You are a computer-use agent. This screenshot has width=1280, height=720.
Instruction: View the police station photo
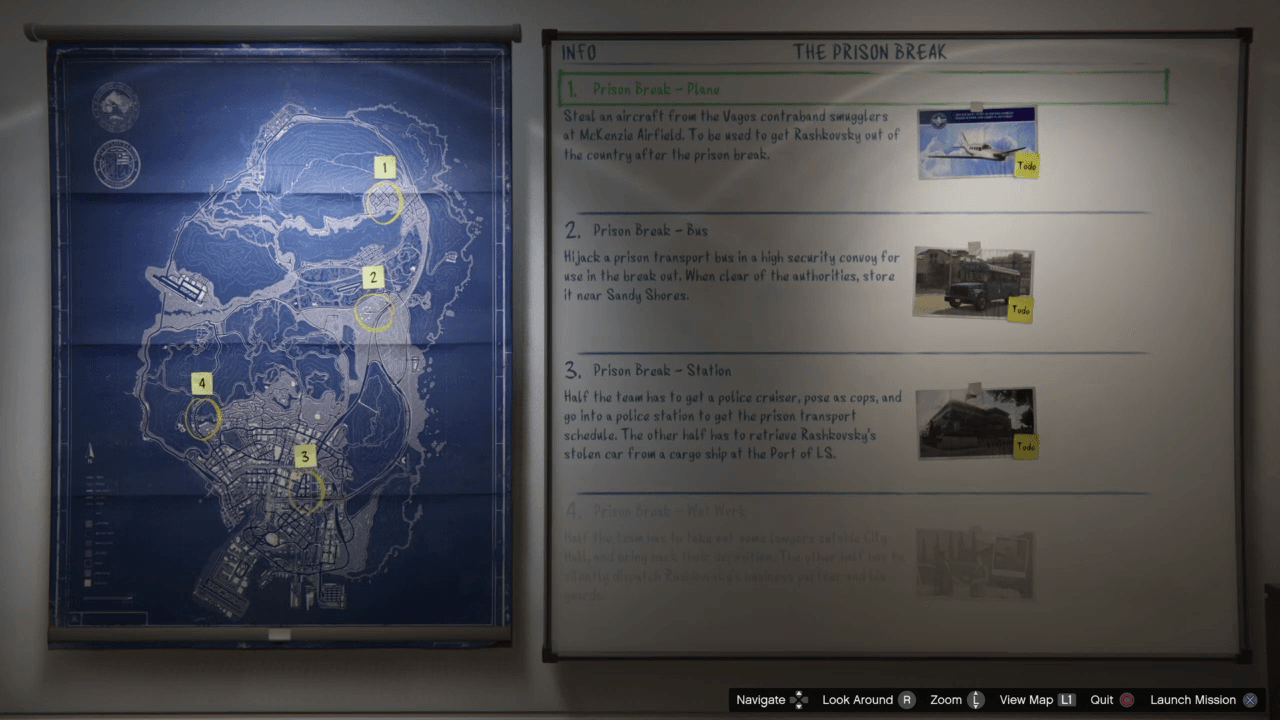tap(975, 423)
